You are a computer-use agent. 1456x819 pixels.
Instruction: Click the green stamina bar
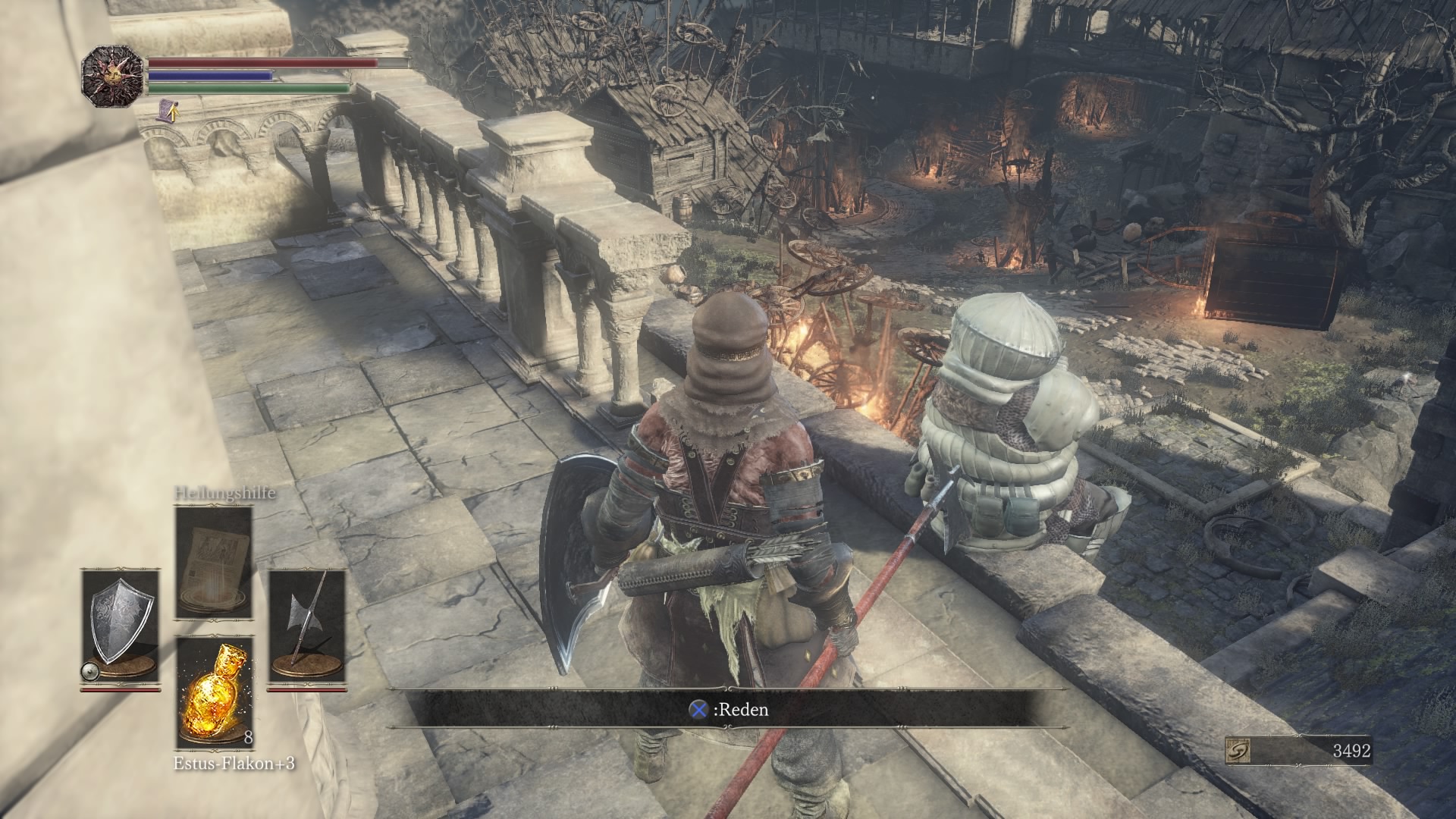(243, 88)
